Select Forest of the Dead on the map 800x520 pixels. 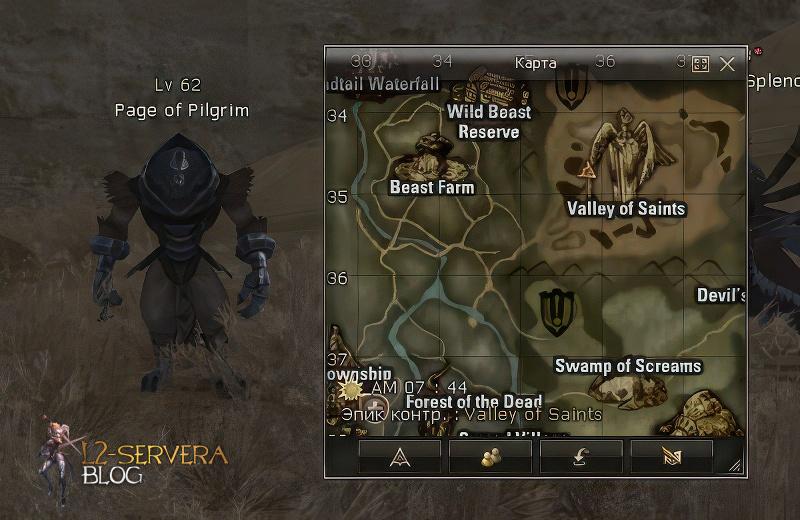pos(474,401)
